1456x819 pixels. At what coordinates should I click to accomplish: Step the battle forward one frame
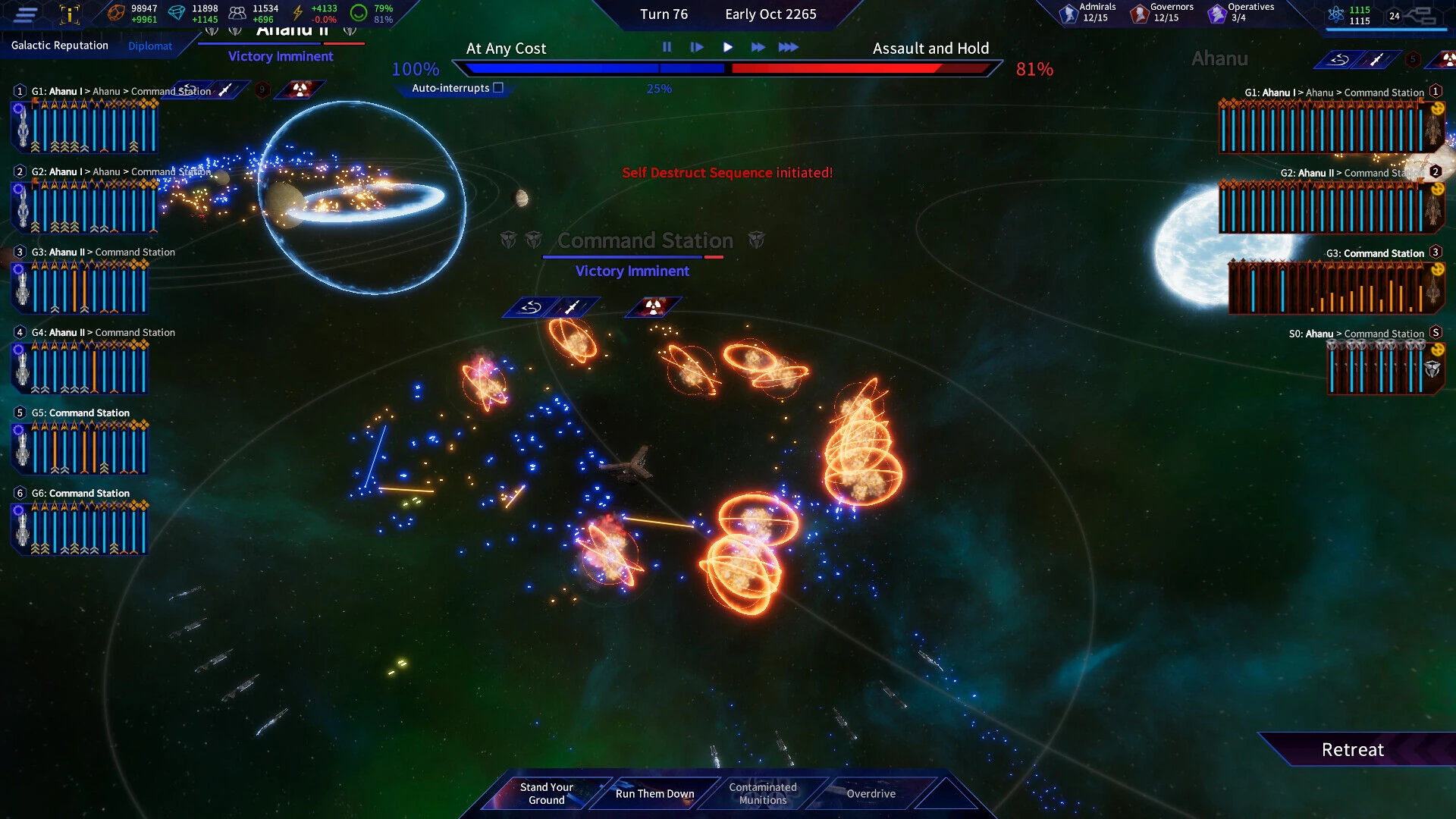pos(697,47)
